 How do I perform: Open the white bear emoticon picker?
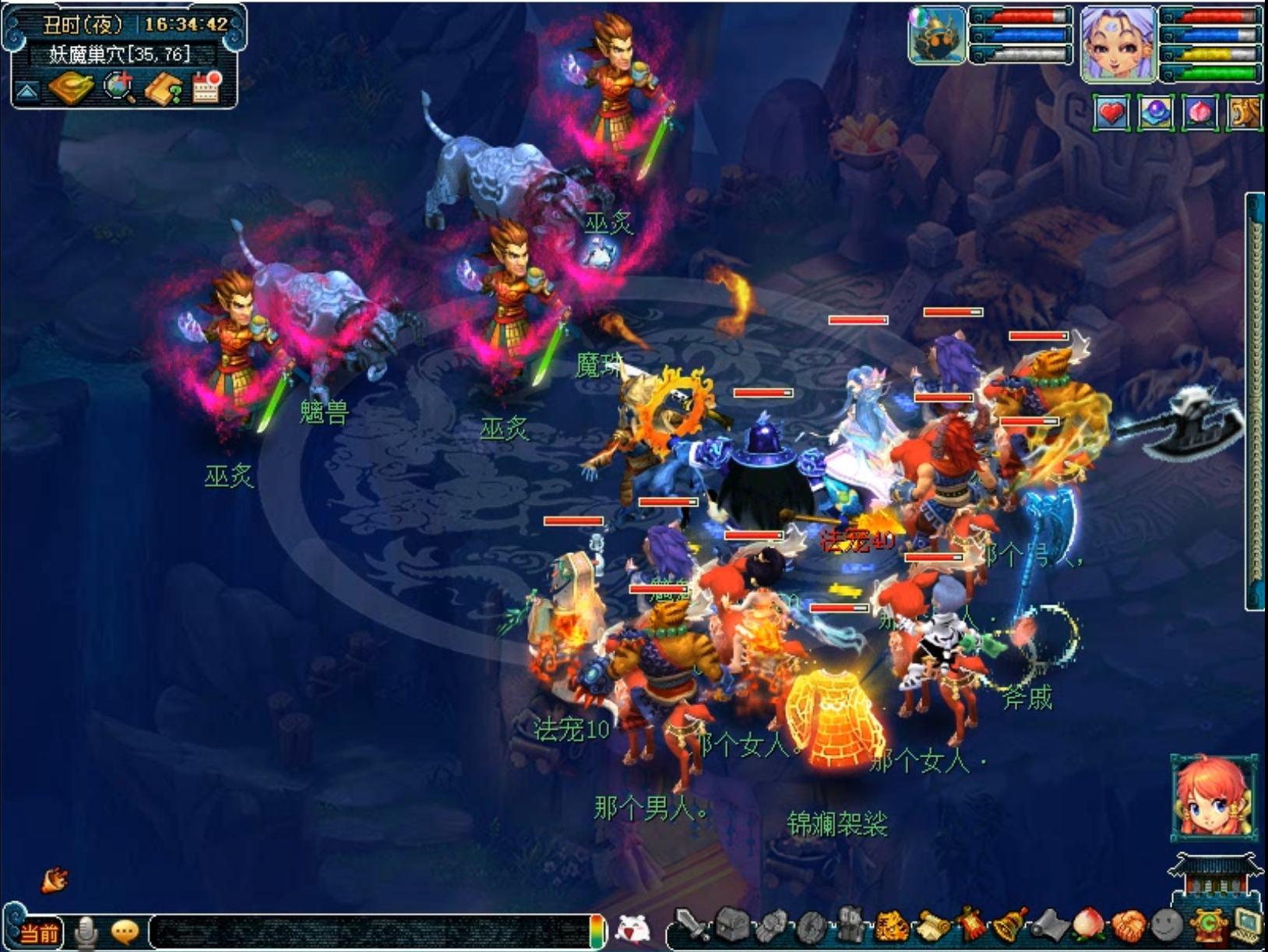click(632, 929)
